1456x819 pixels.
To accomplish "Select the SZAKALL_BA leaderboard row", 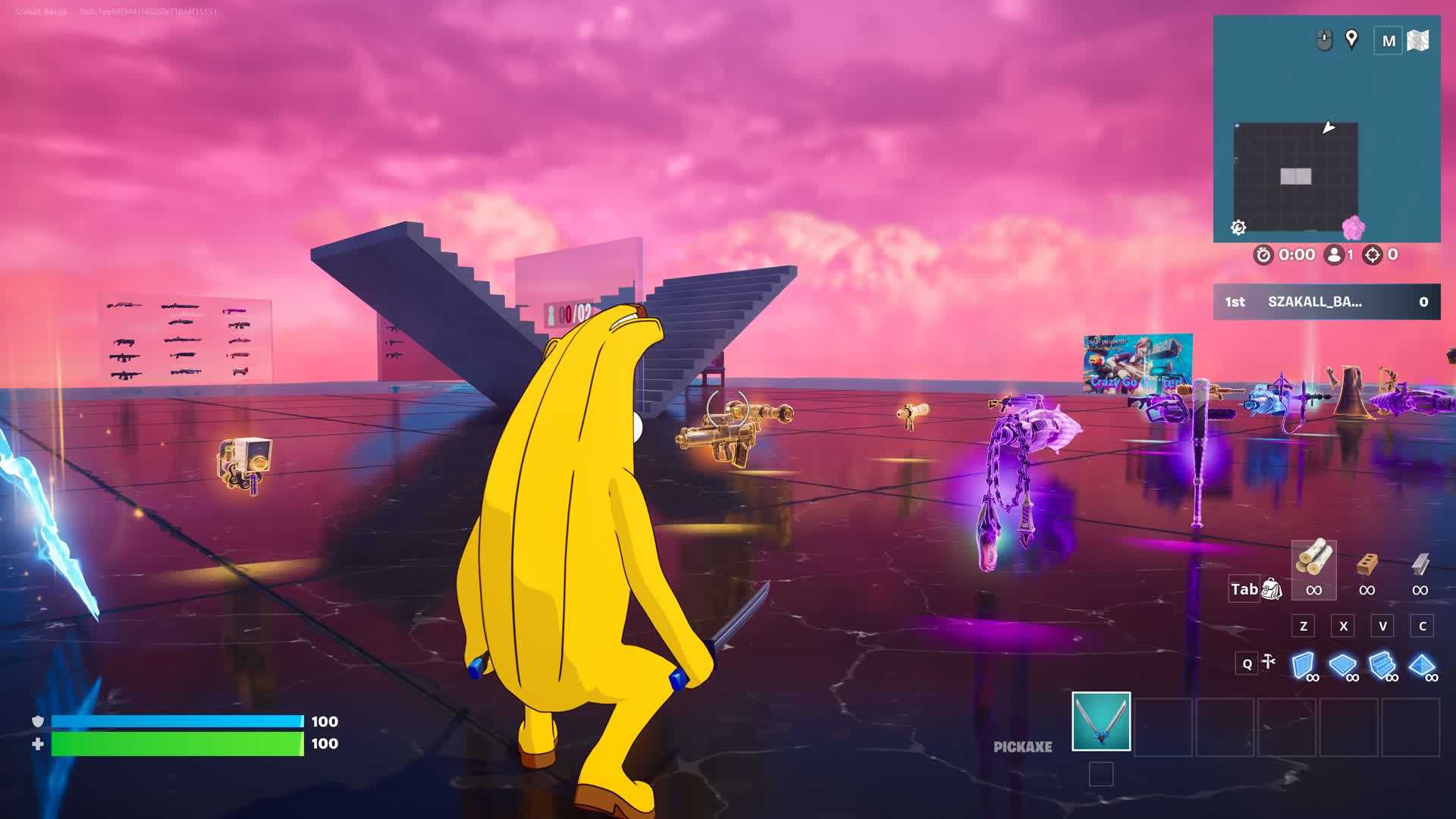I will pos(1326,302).
